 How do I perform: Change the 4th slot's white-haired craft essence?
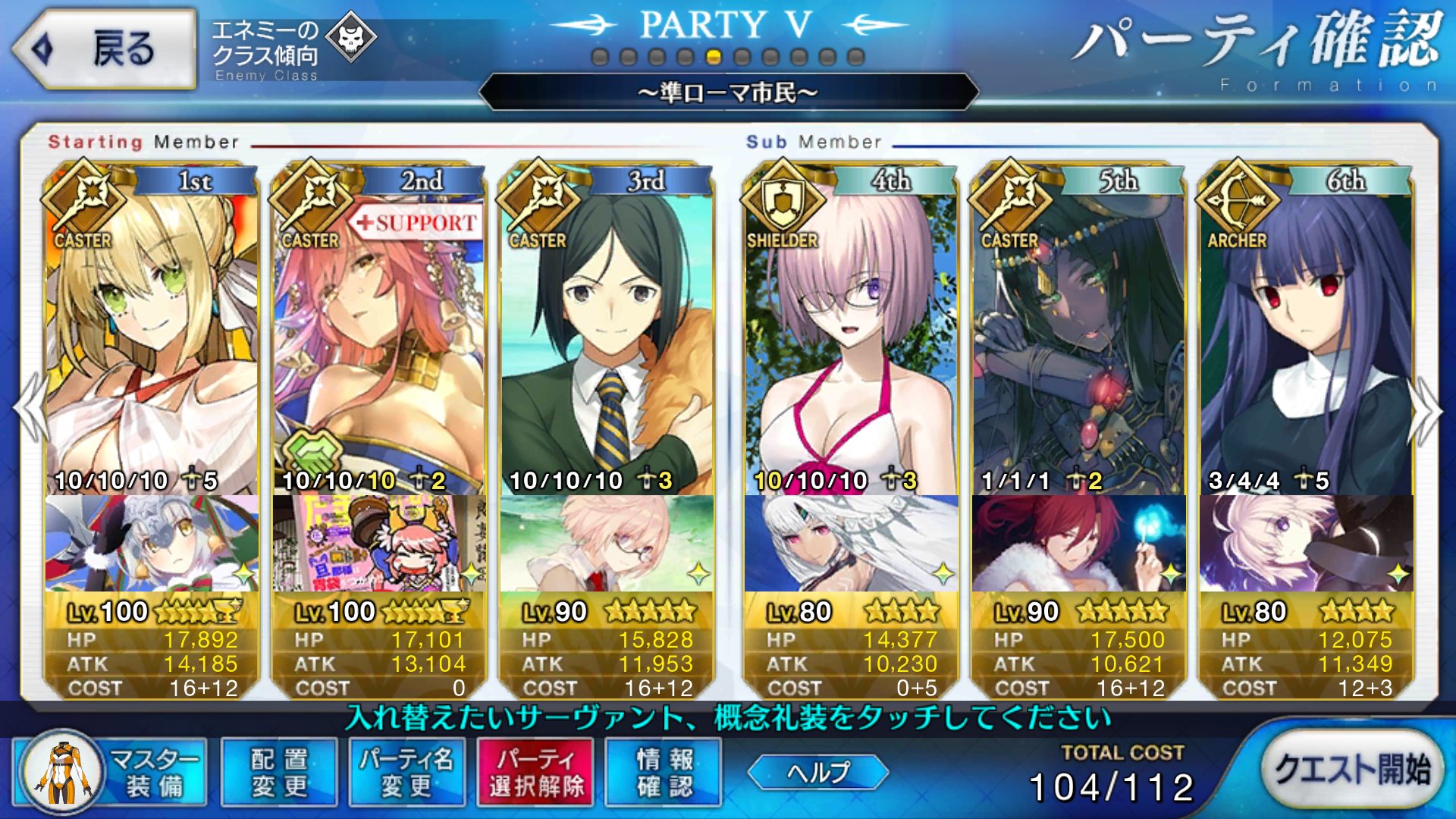[x=851, y=543]
